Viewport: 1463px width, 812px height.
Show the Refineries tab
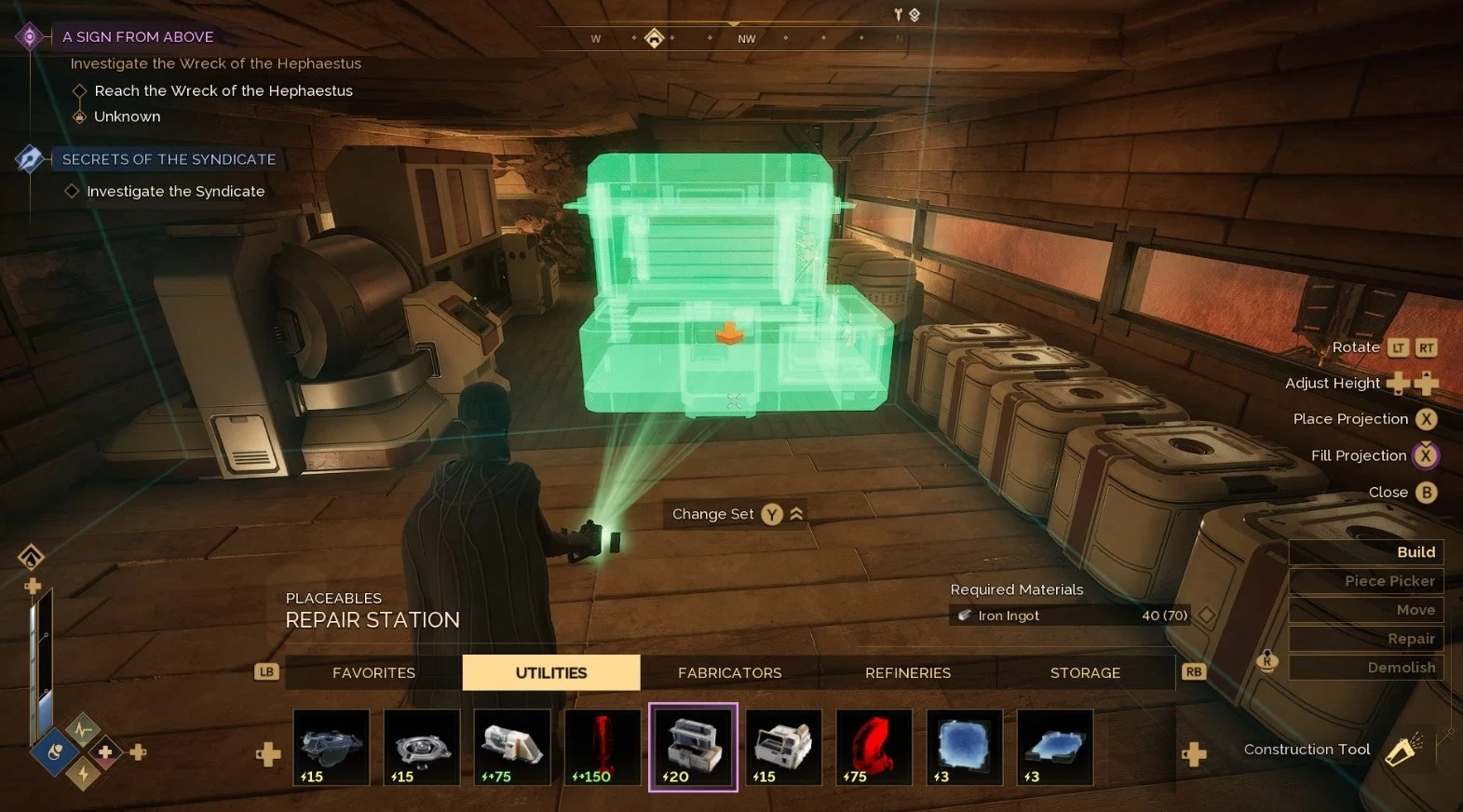click(907, 672)
